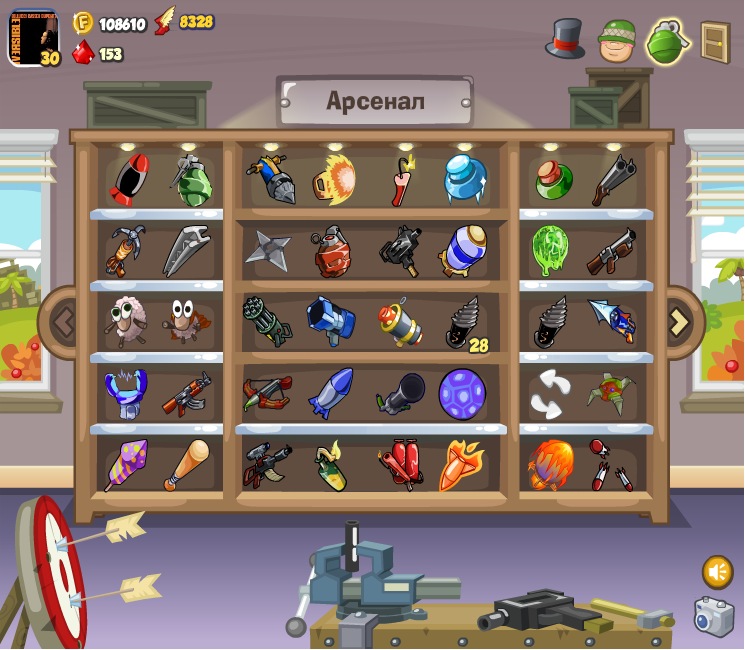This screenshot has height=650, width=745.
Task: Choose the shuriken throwing star
Action: coord(268,251)
